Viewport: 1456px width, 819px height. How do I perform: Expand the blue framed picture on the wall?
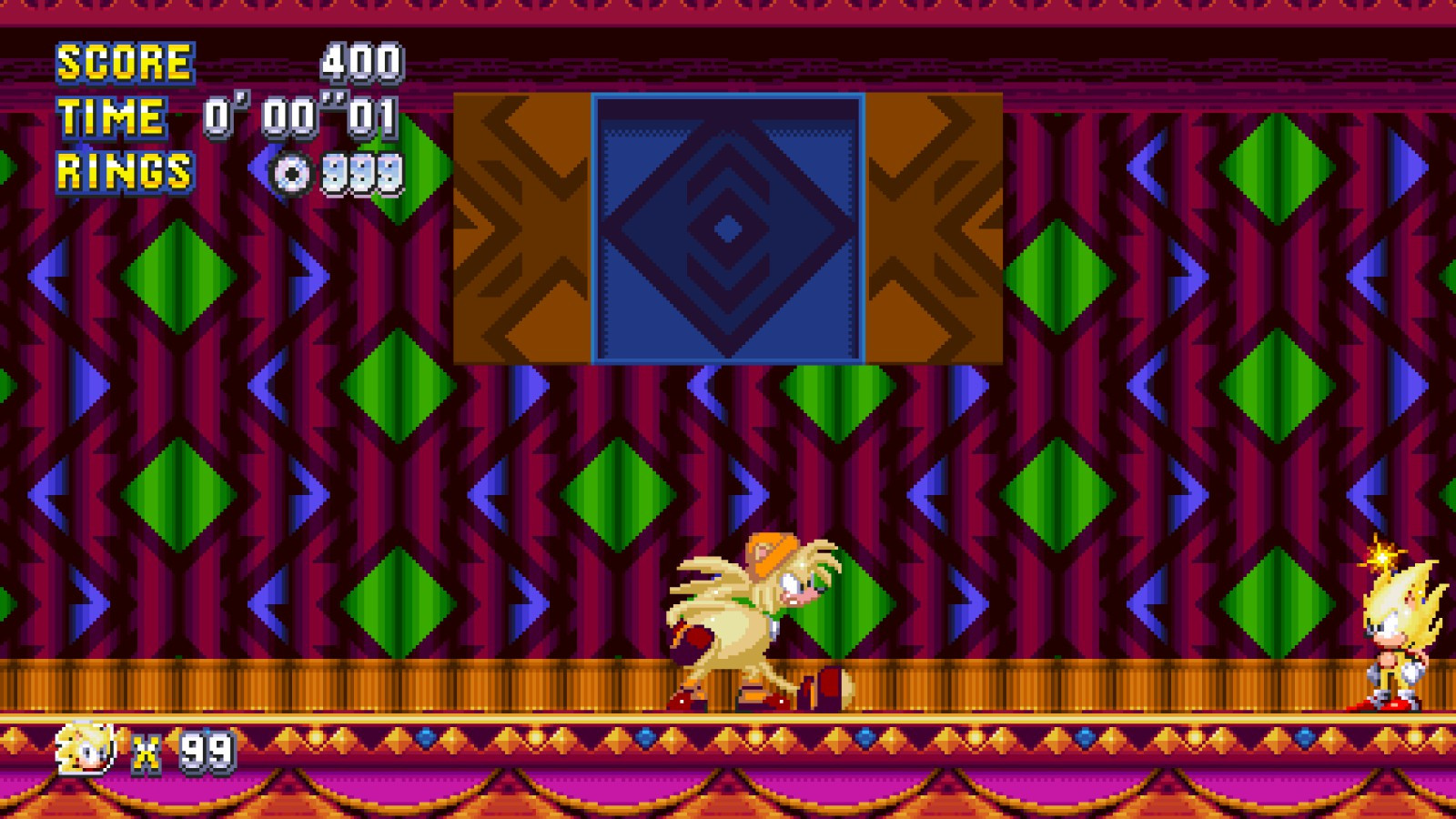point(726,227)
